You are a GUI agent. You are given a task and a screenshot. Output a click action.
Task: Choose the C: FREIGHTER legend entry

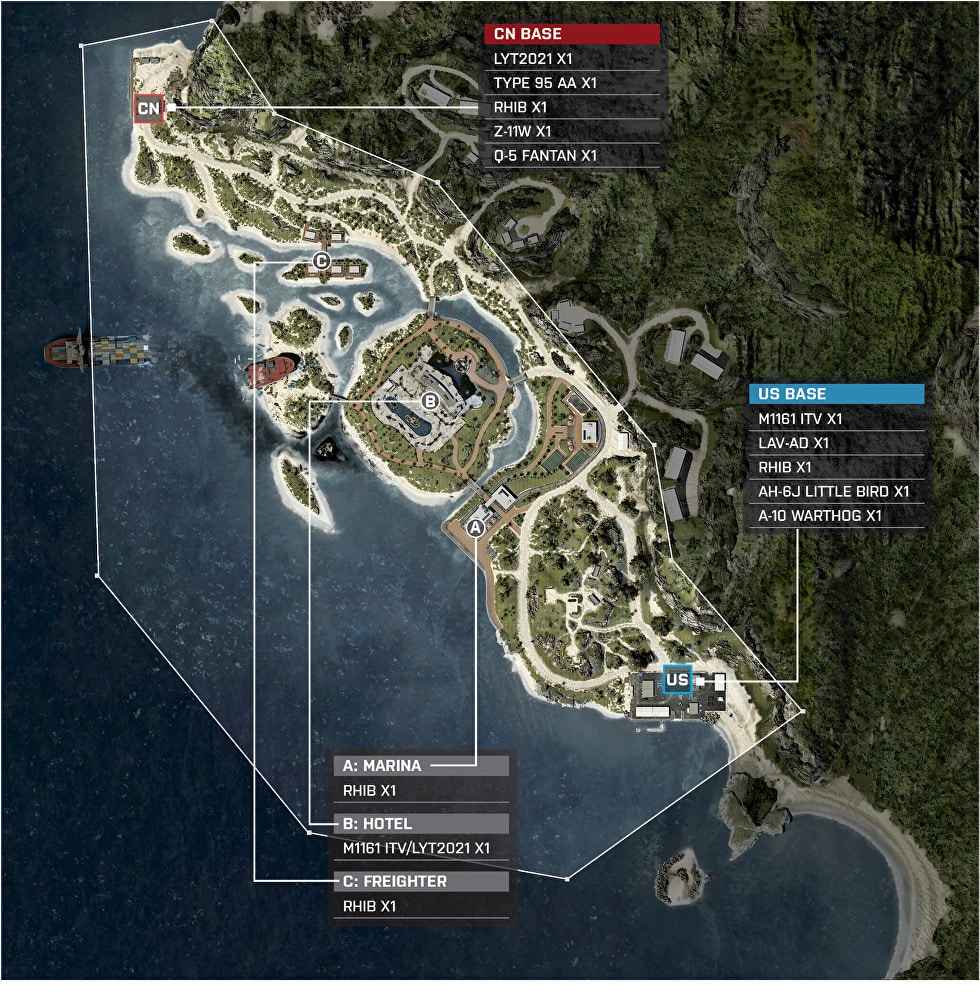tap(421, 882)
